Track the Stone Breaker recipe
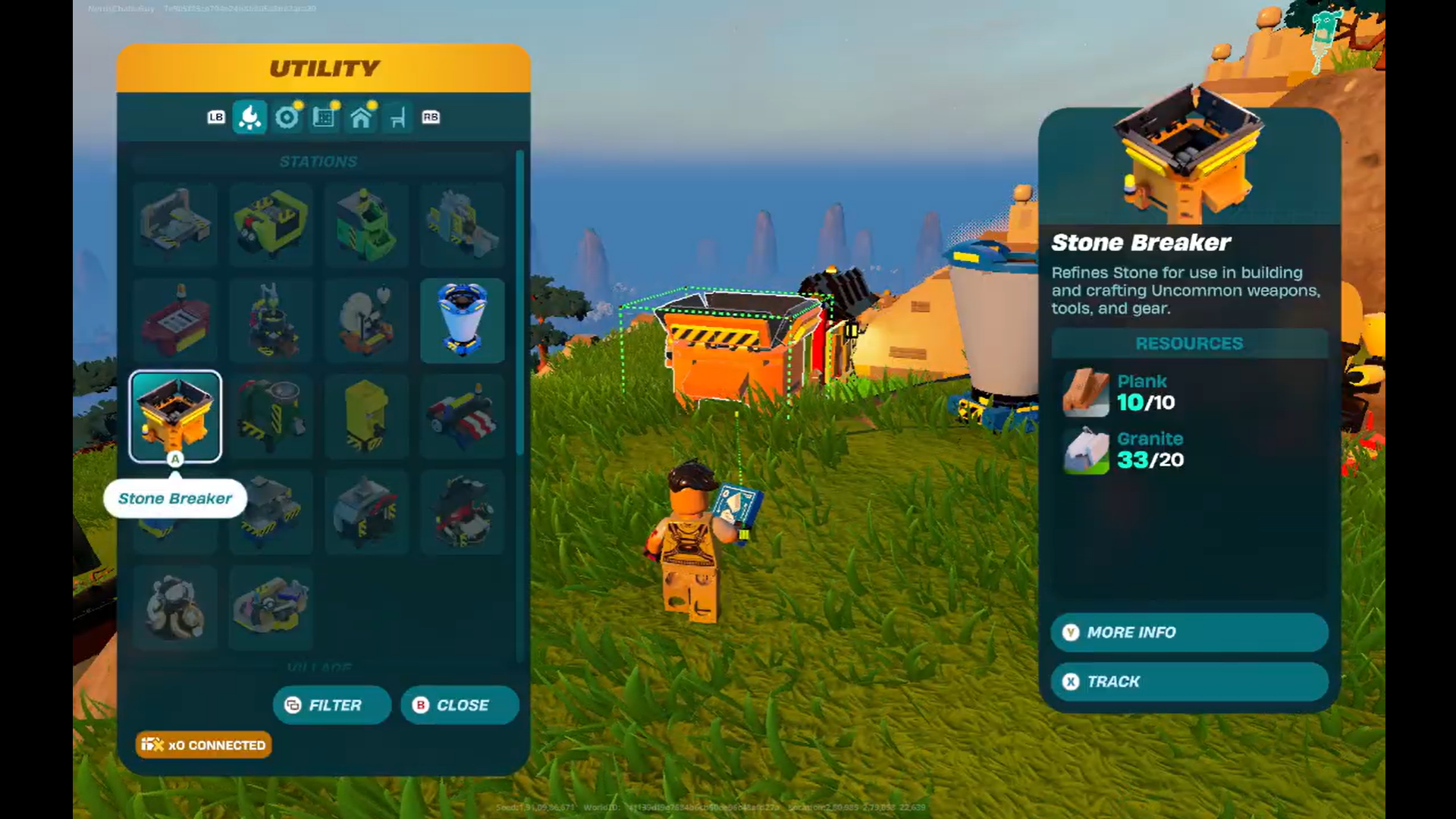Screen dimensions: 1456x819 [1188, 682]
